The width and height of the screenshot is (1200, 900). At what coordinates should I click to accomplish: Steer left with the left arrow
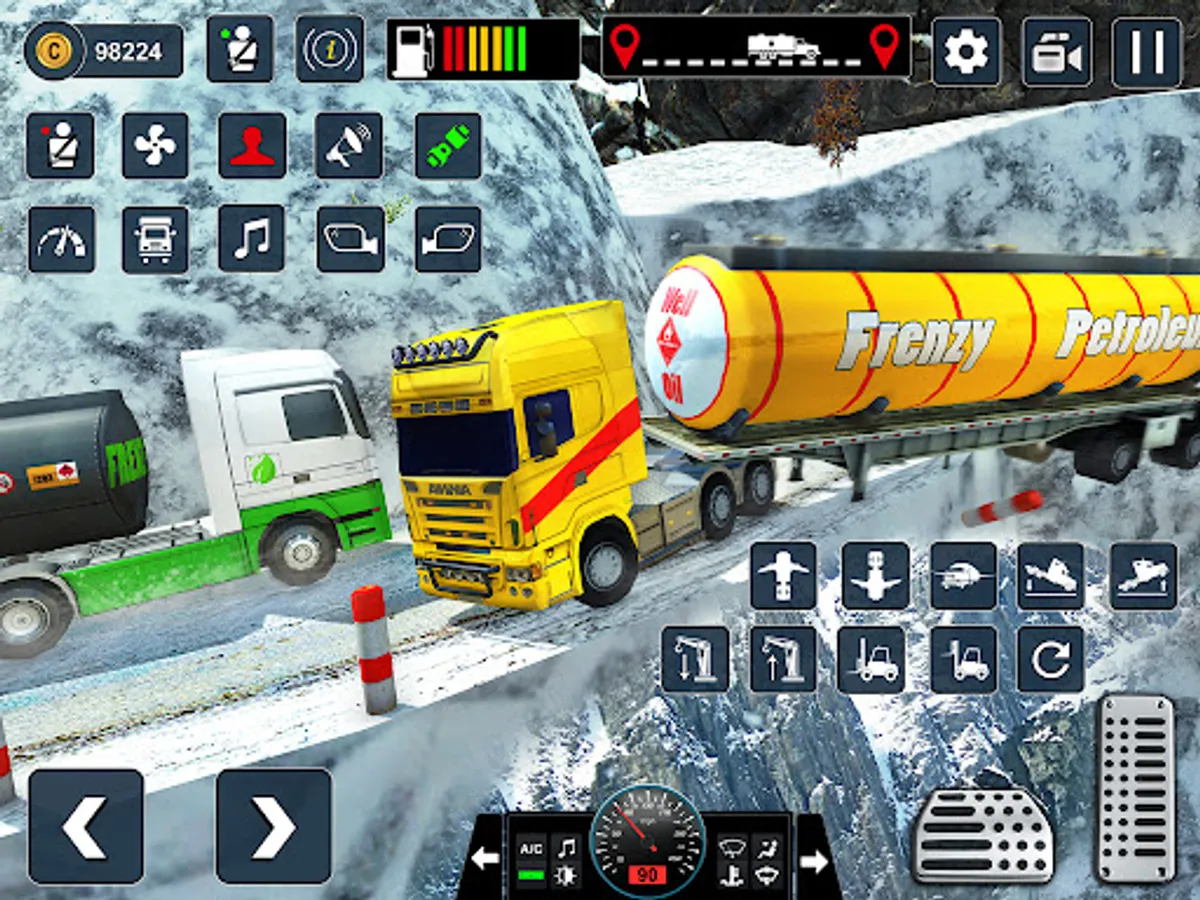[85, 826]
